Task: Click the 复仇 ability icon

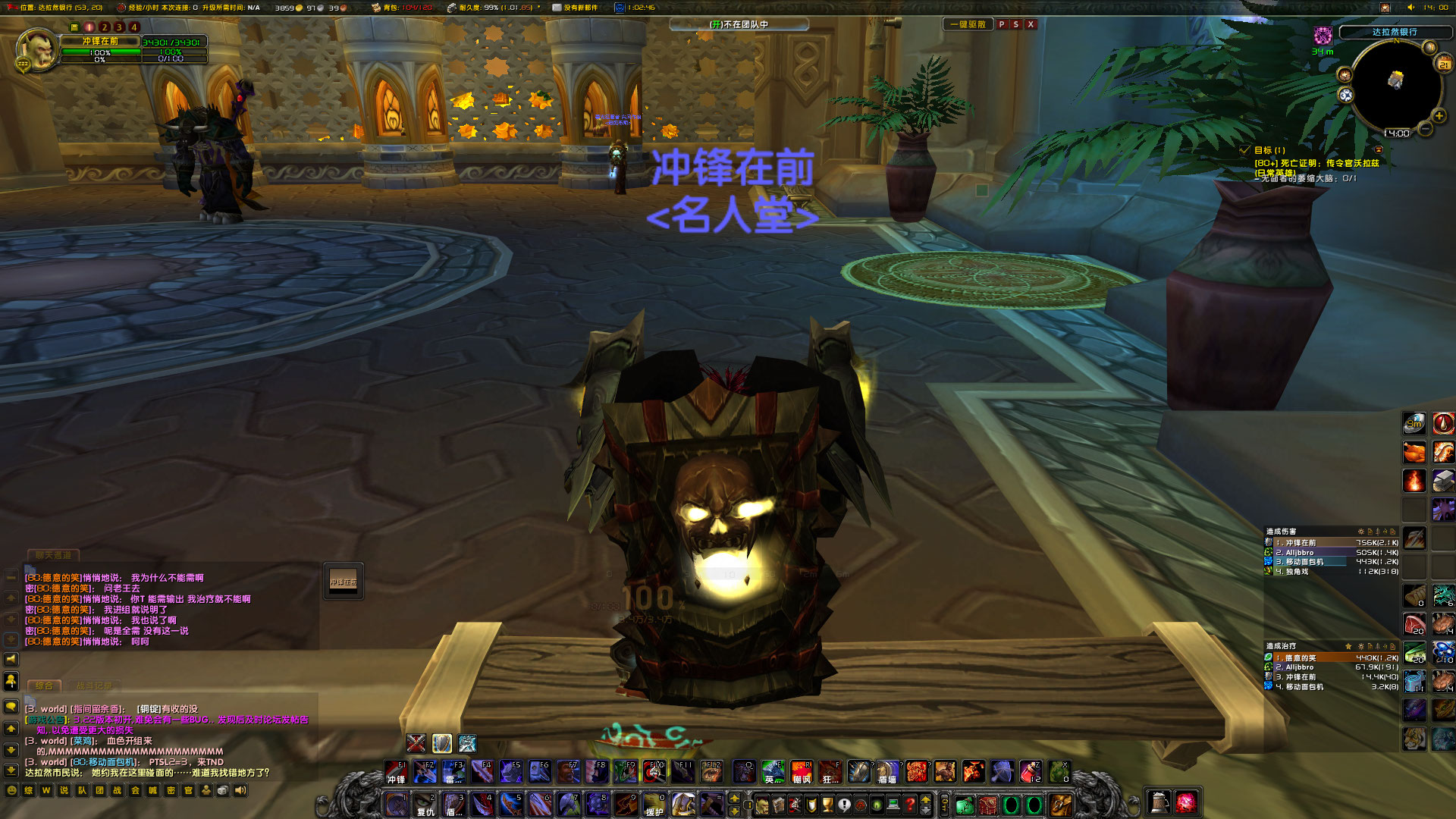Action: (426, 805)
